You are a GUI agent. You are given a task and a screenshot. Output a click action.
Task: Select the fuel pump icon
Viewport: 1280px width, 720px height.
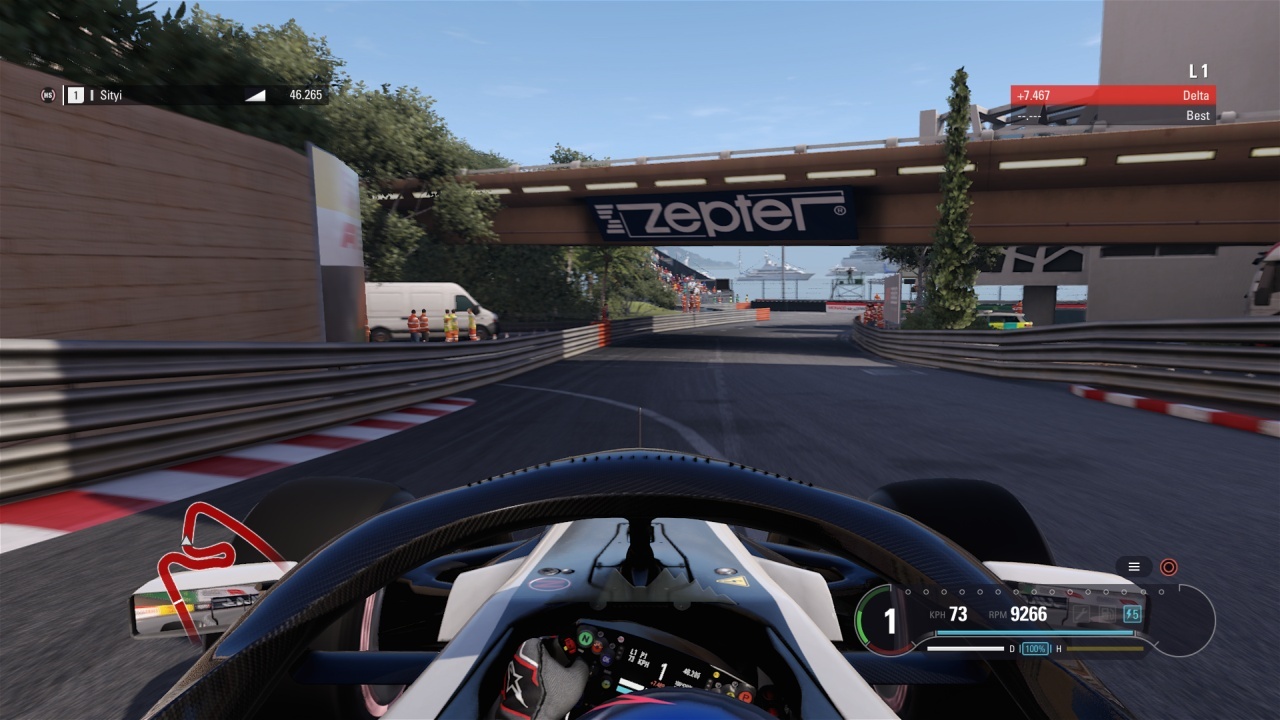tap(1108, 614)
